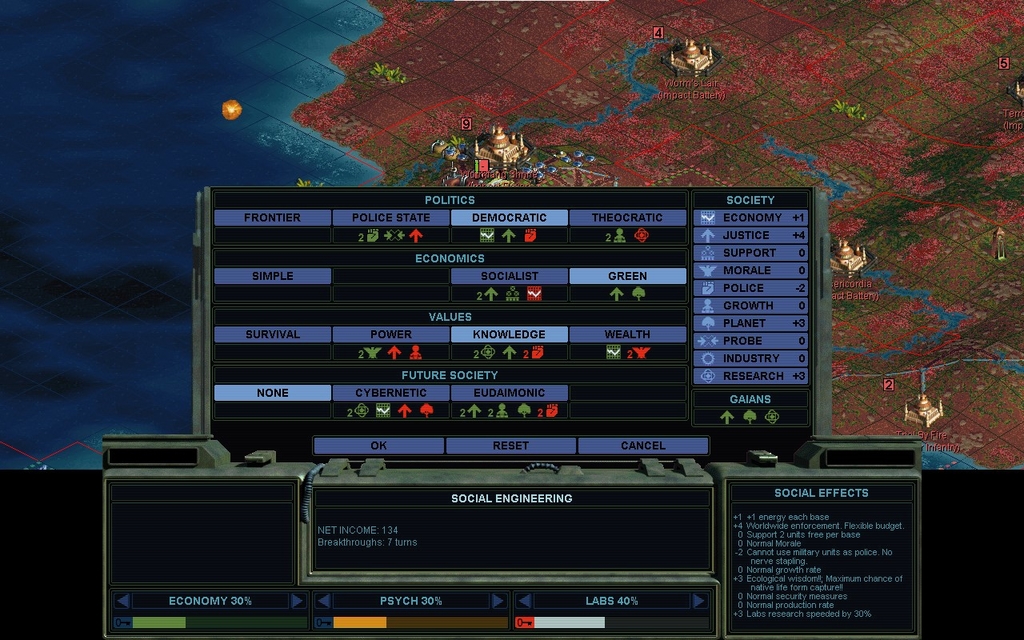Switch politics to Theocratic
This screenshot has width=1024, height=640.
tap(627, 218)
